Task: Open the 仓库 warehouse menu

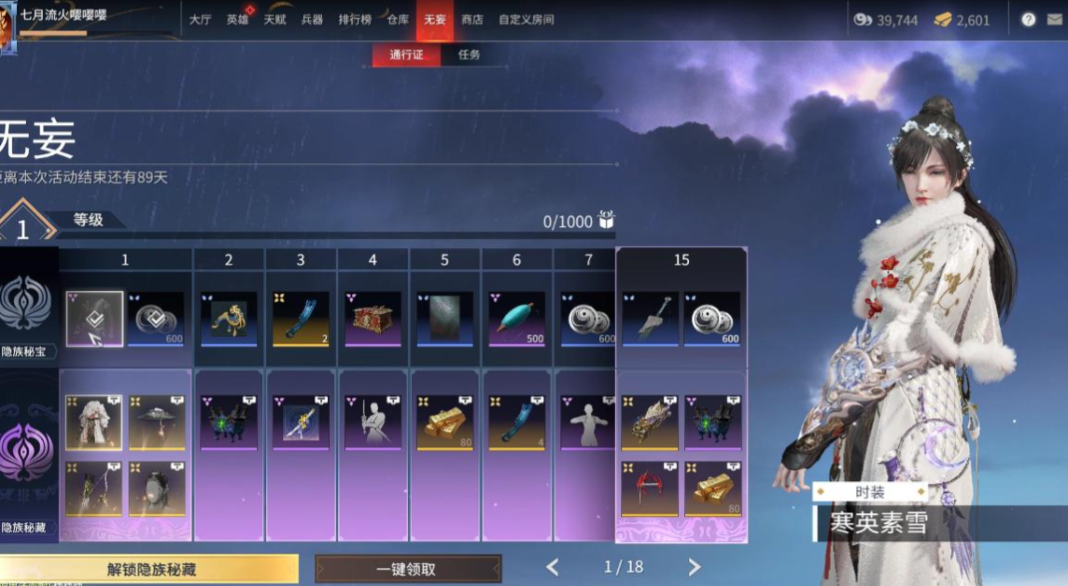Action: pos(398,19)
